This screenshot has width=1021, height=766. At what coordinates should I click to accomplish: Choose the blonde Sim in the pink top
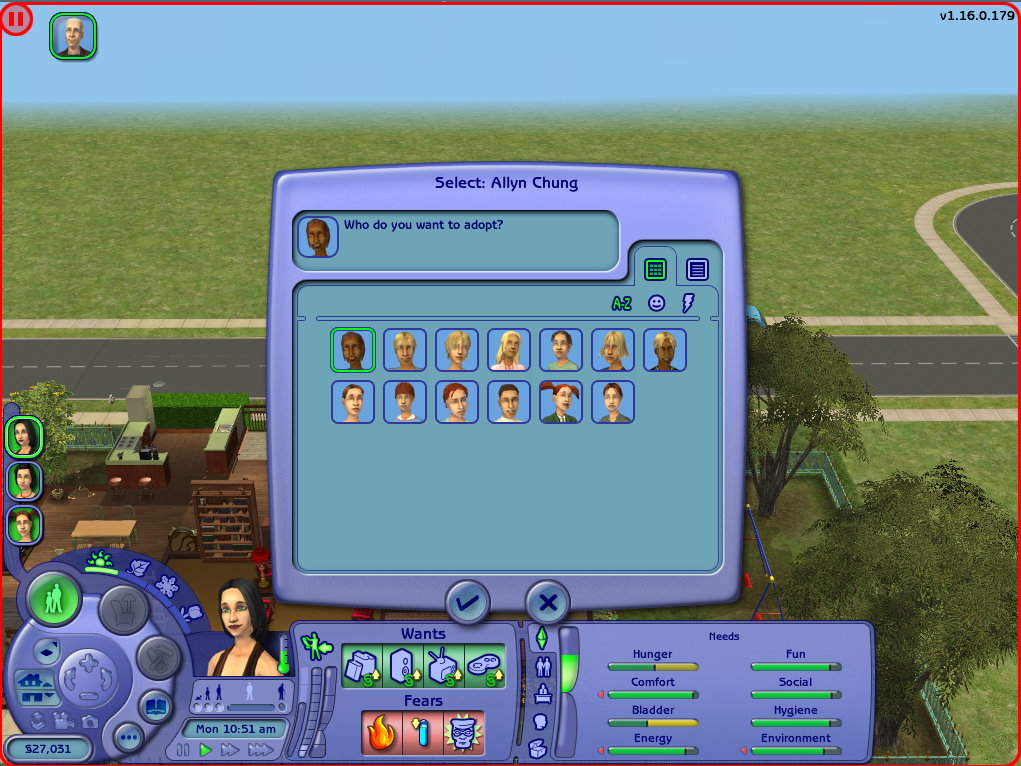point(509,350)
